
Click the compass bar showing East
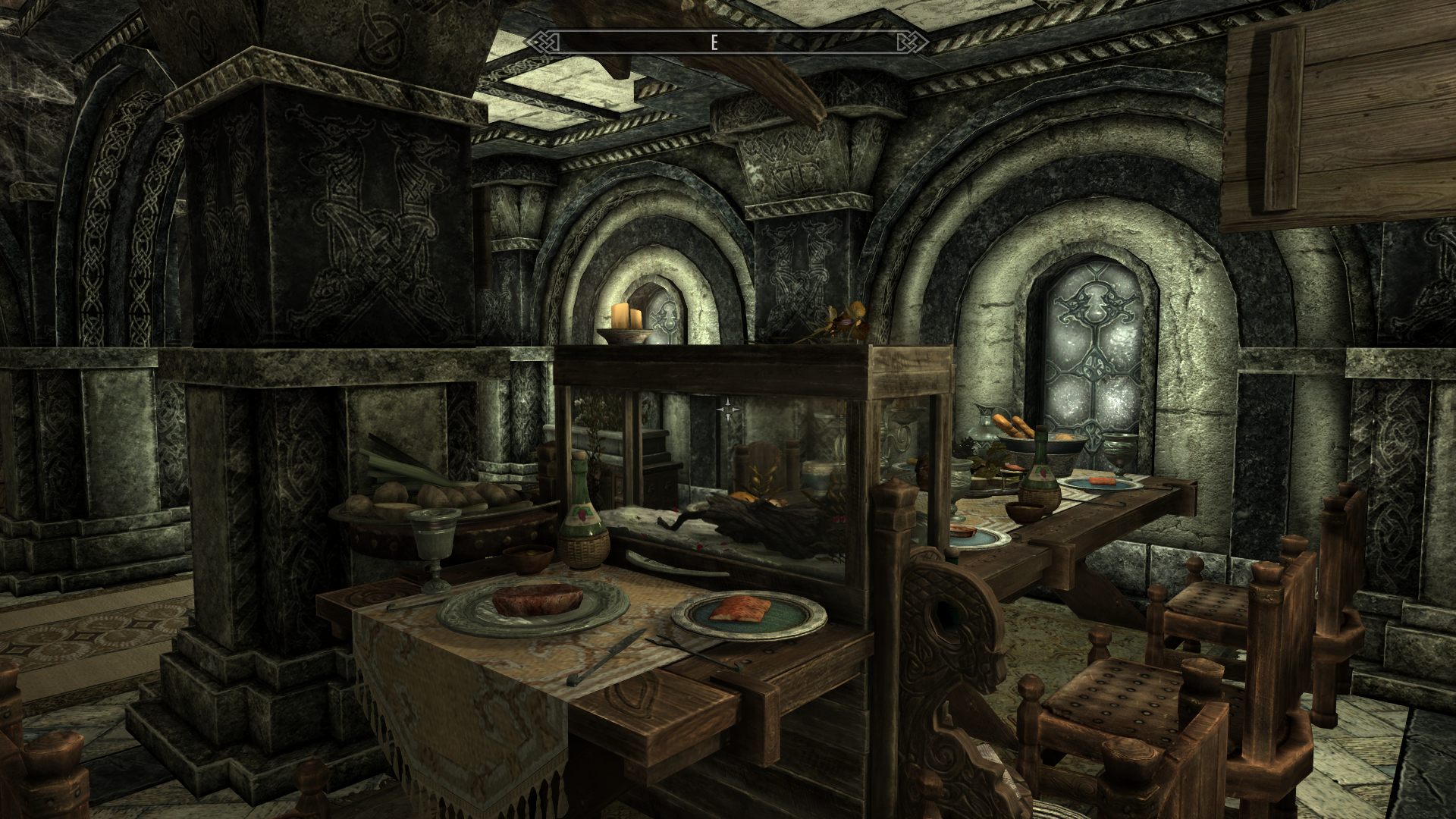pyautogui.click(x=726, y=42)
